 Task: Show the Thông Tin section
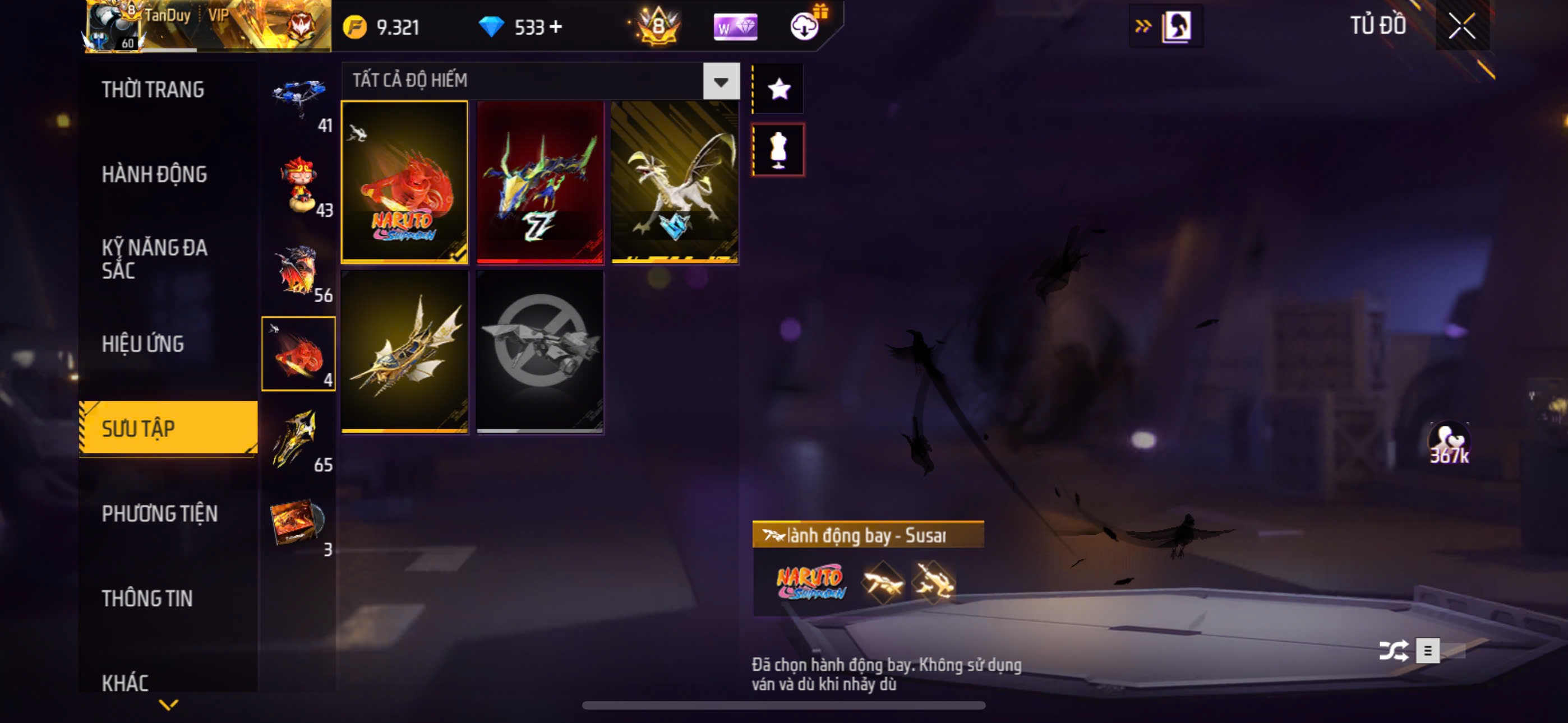147,598
